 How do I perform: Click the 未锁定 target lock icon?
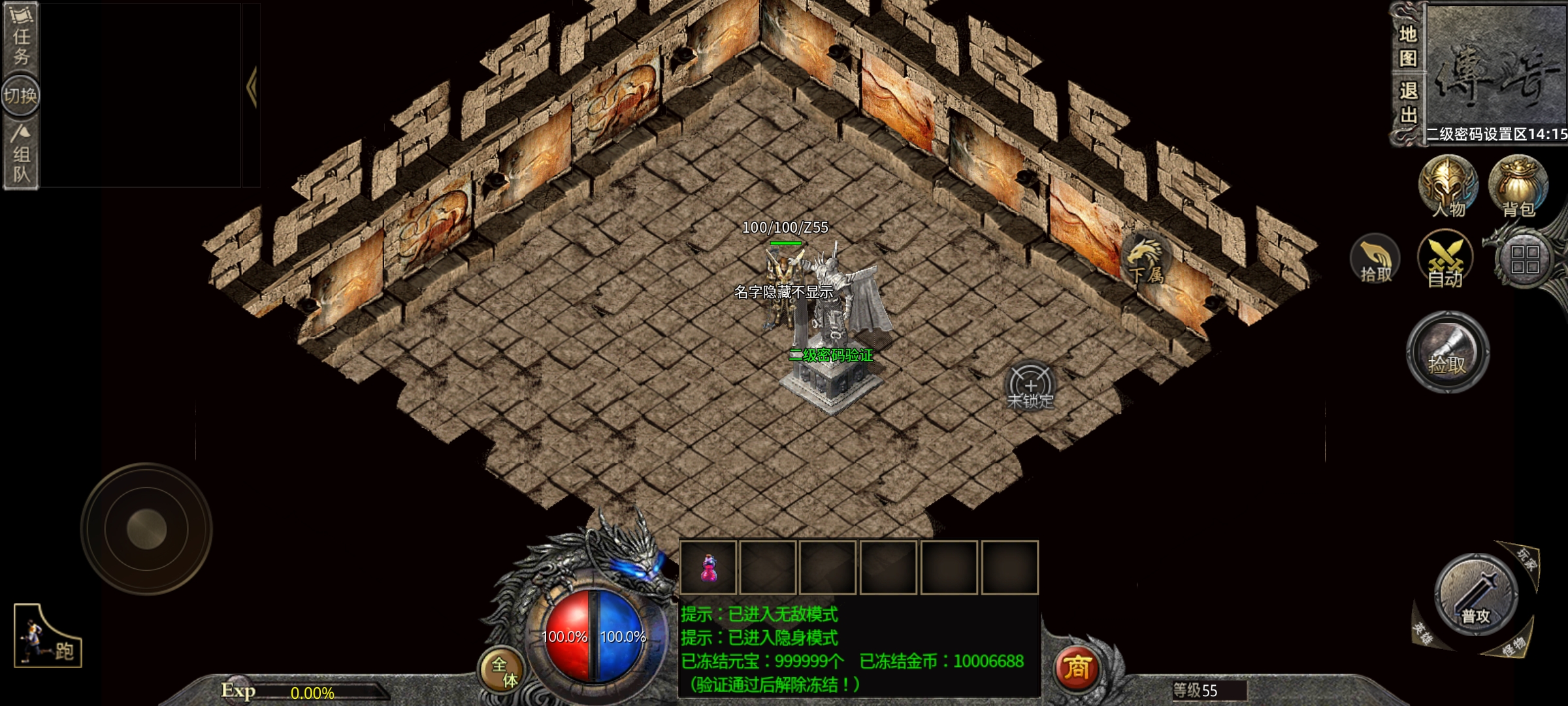(1030, 387)
